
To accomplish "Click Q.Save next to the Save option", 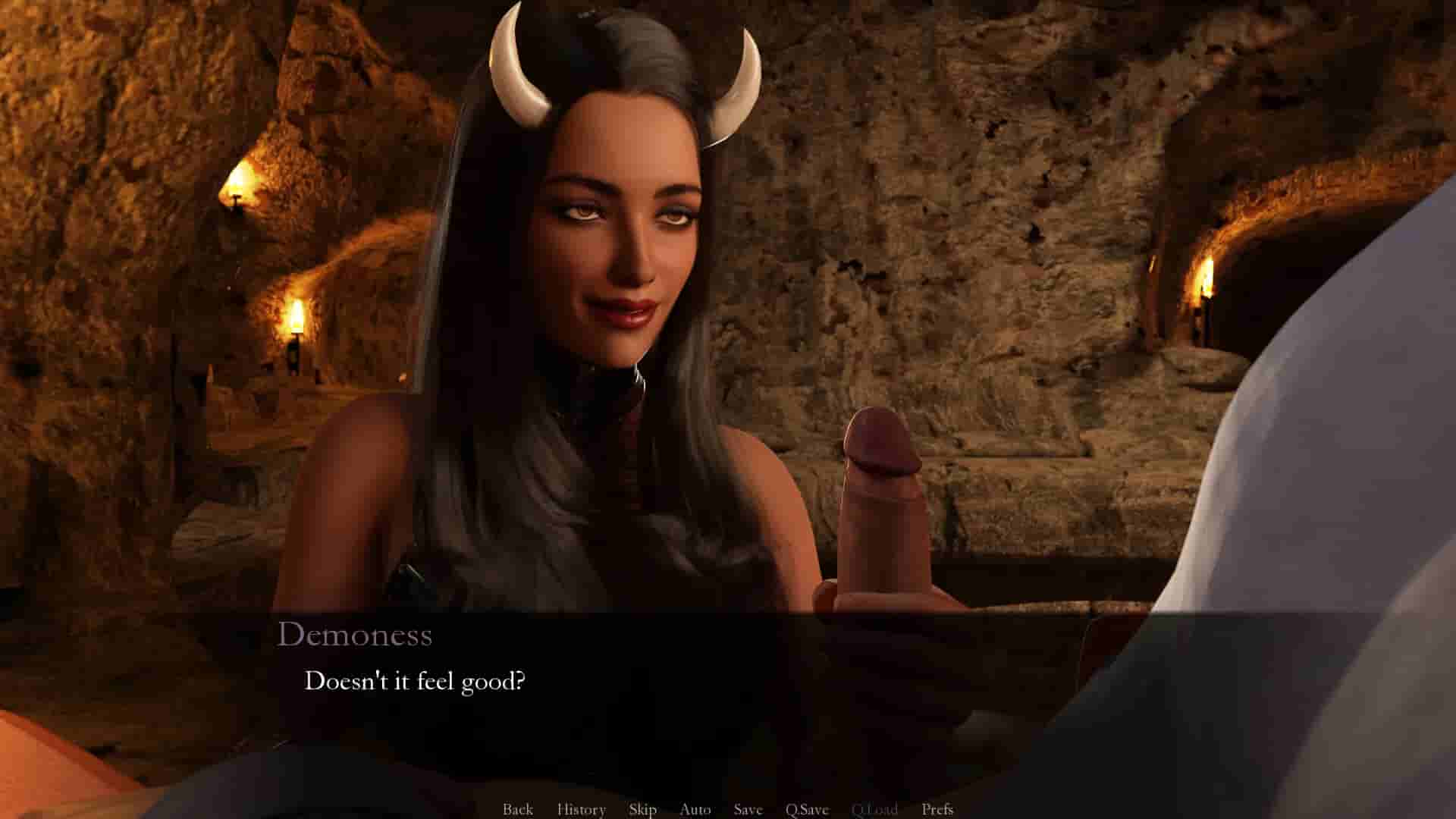I will pos(807,809).
